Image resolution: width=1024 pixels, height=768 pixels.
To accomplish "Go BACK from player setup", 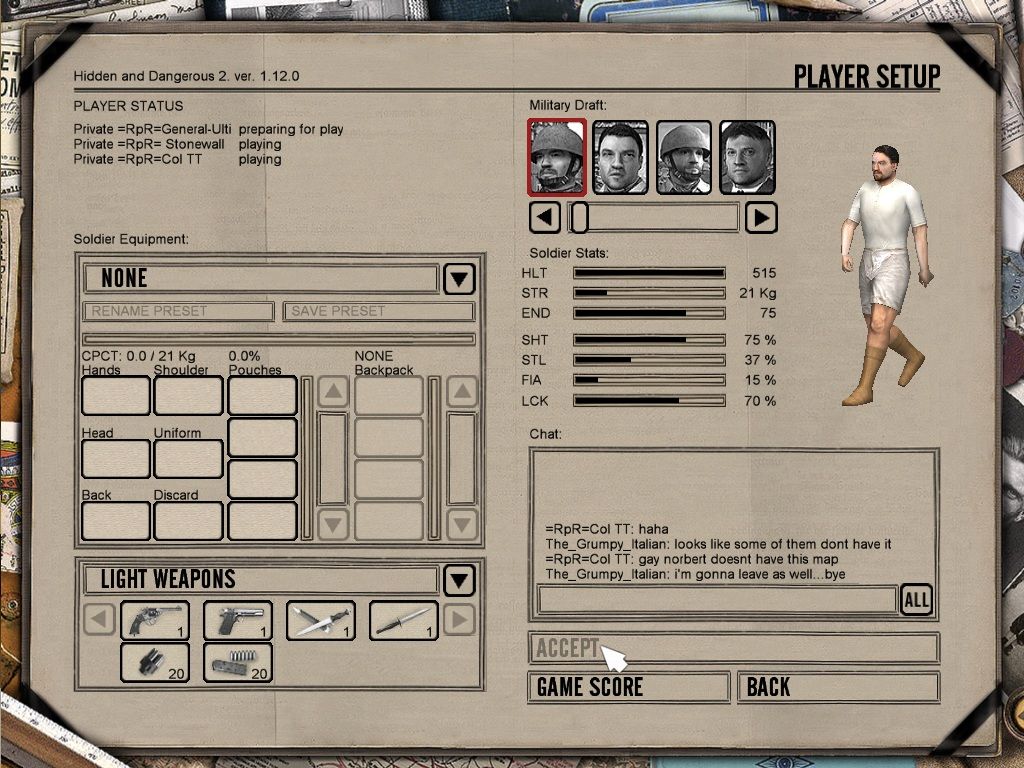I will click(838, 687).
